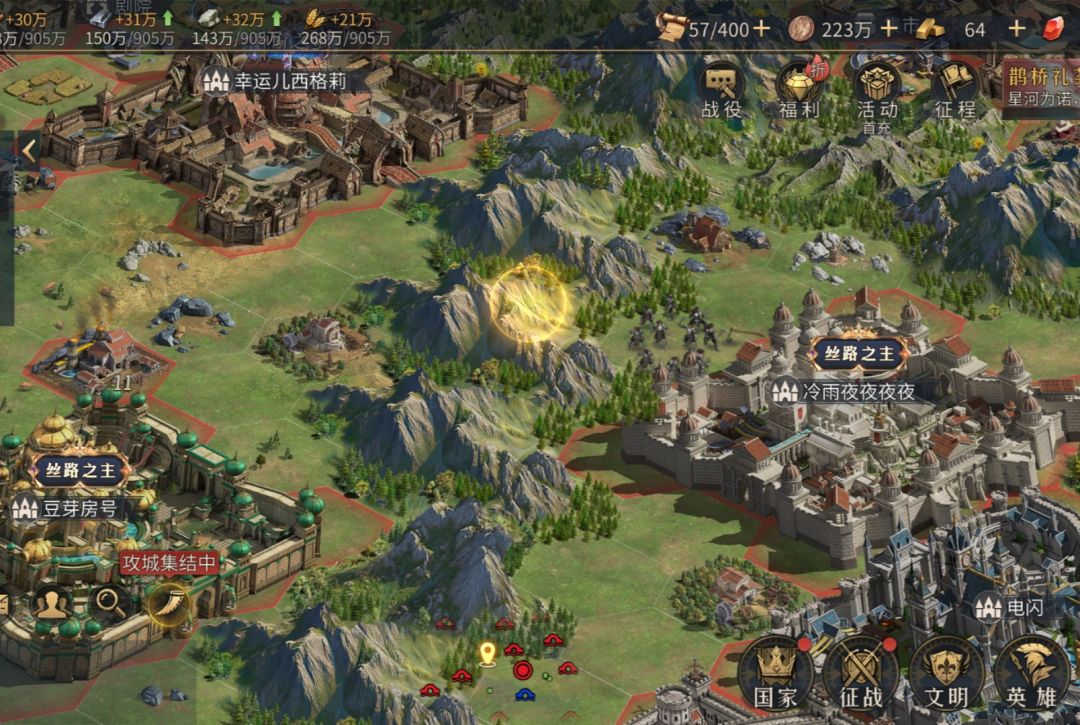Add gold bars with plus after 64
Image resolution: width=1080 pixels, height=725 pixels.
[x=1016, y=28]
